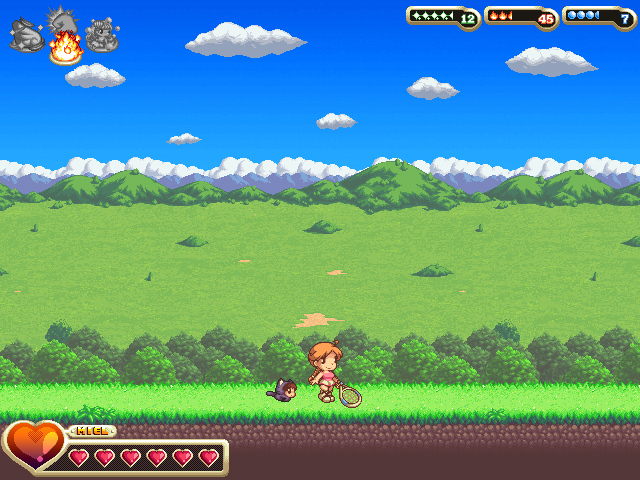Select the gray frog statue icon
This screenshot has width=640, height=480.
click(x=25, y=36)
